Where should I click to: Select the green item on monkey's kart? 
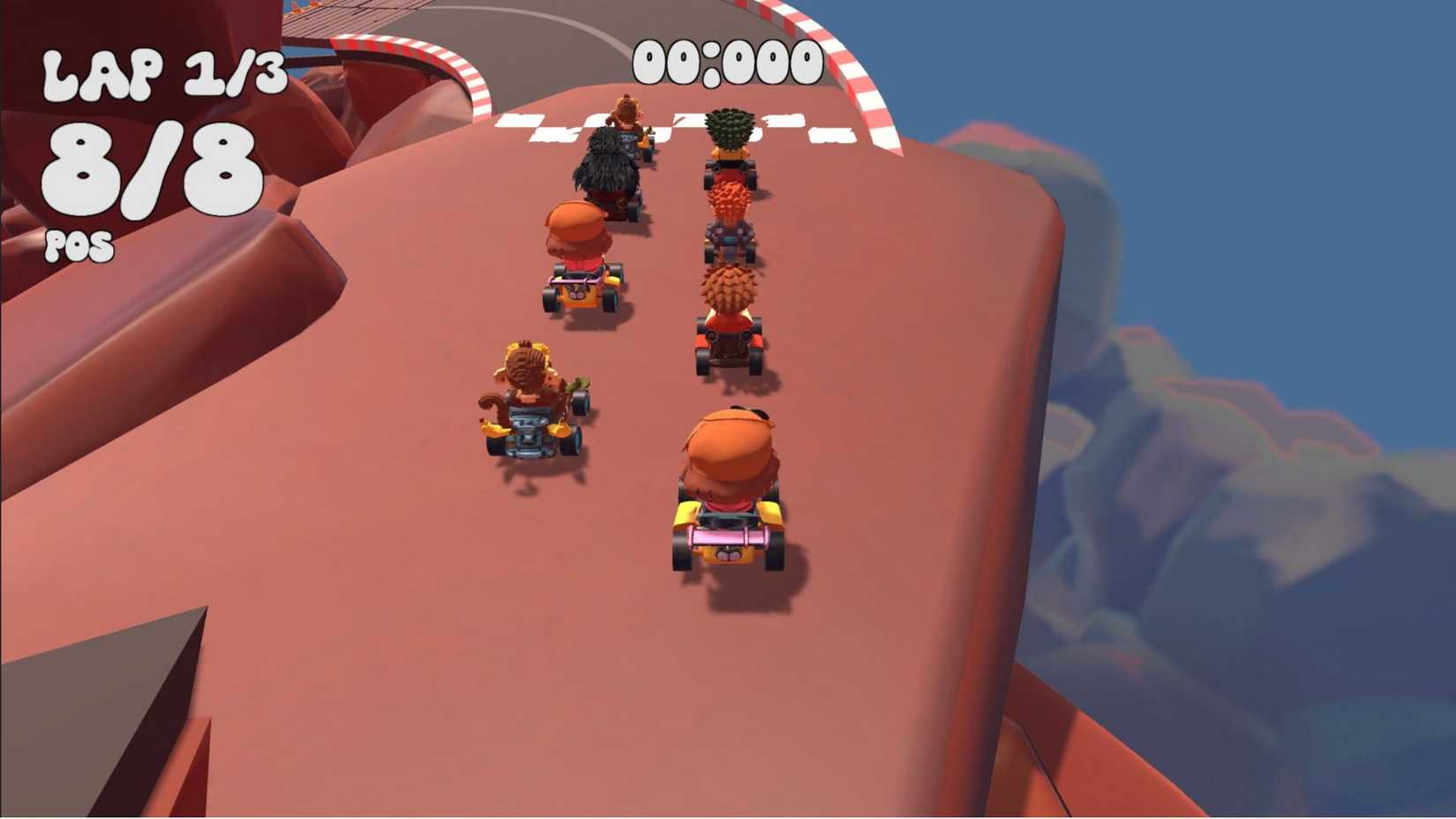click(577, 385)
